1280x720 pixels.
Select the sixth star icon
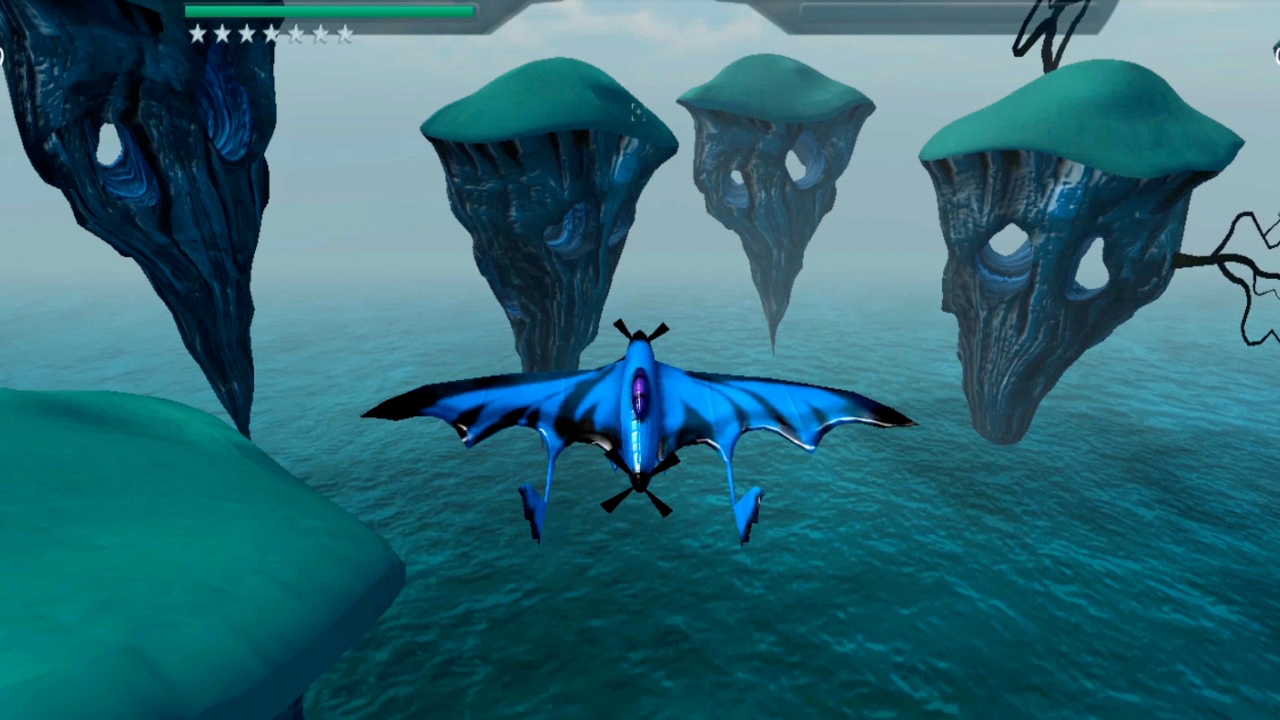[321, 34]
